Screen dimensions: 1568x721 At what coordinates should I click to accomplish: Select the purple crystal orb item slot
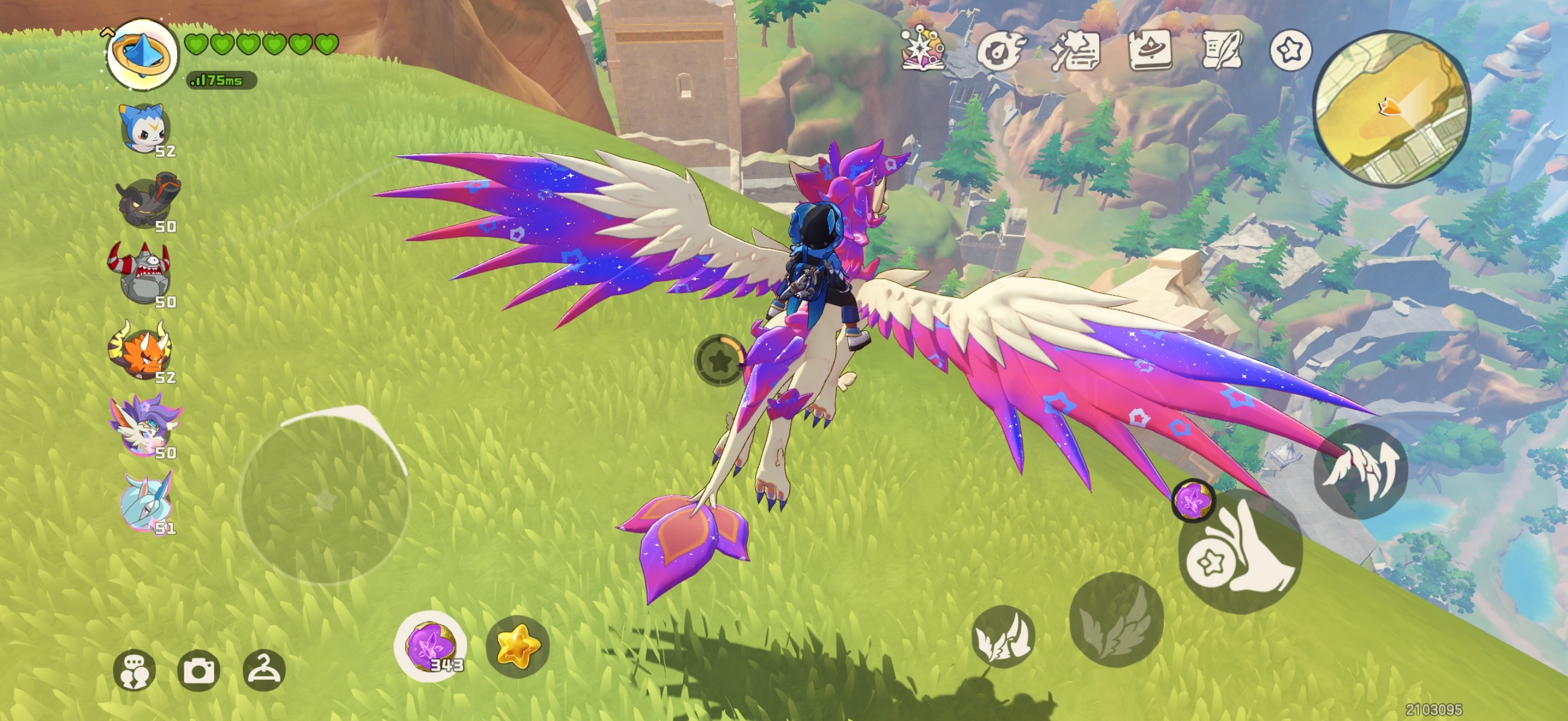[431, 646]
